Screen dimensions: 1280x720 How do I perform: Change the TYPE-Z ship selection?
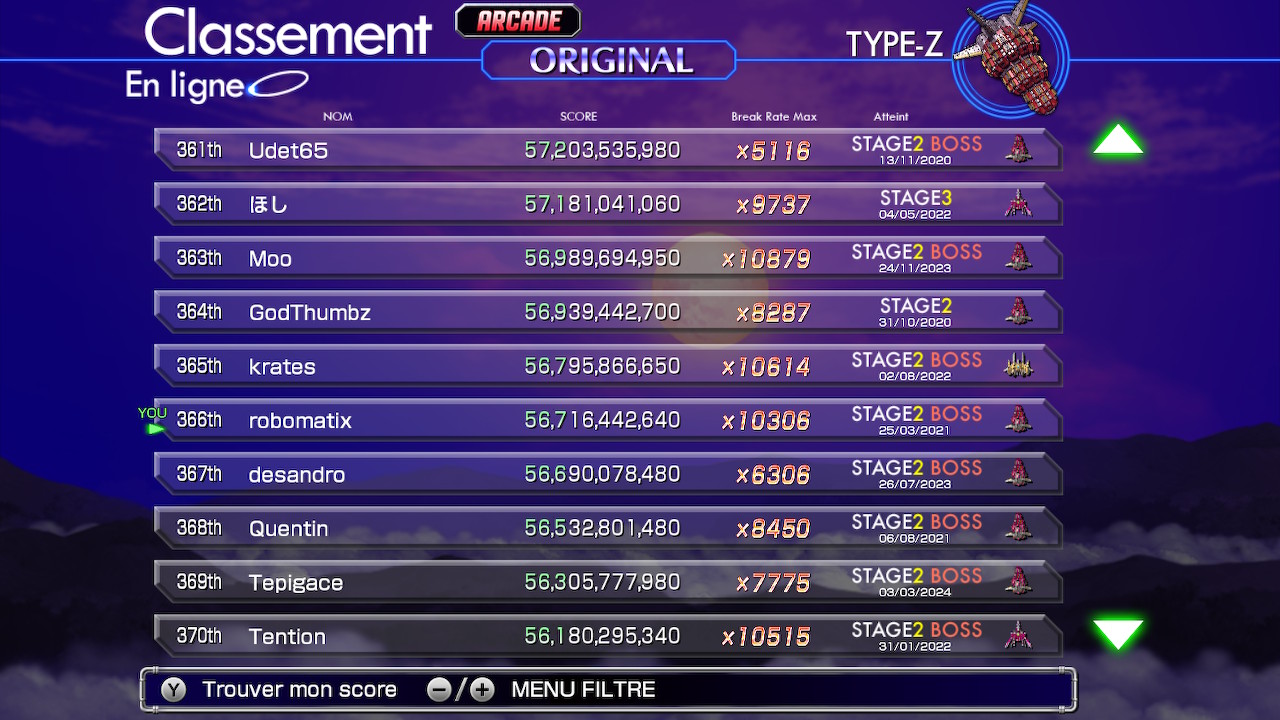[x=1008, y=58]
